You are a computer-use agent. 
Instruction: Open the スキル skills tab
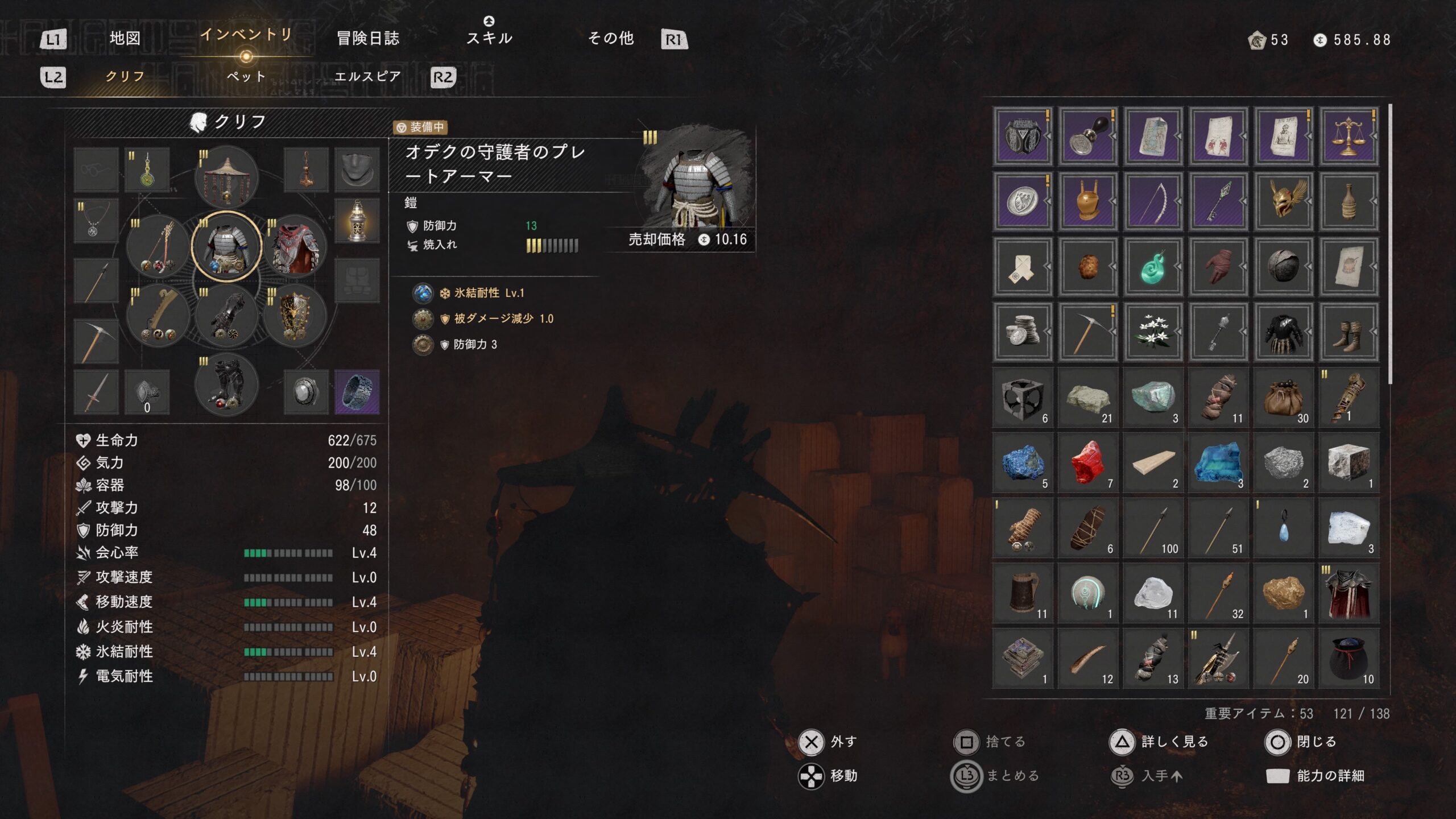[x=489, y=38]
